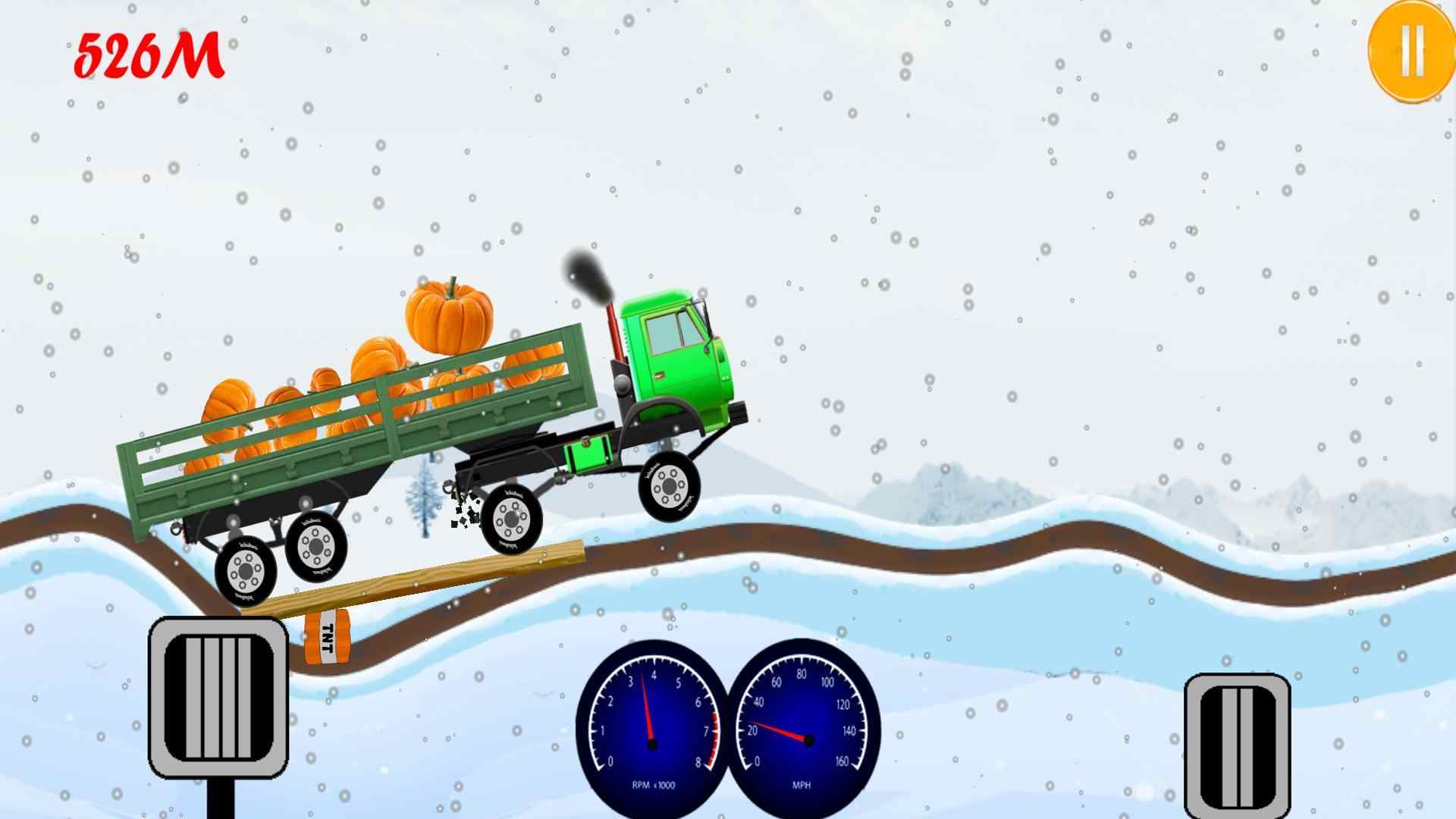Select the 526M distance counter
This screenshot has width=1456, height=819.
pyautogui.click(x=148, y=55)
